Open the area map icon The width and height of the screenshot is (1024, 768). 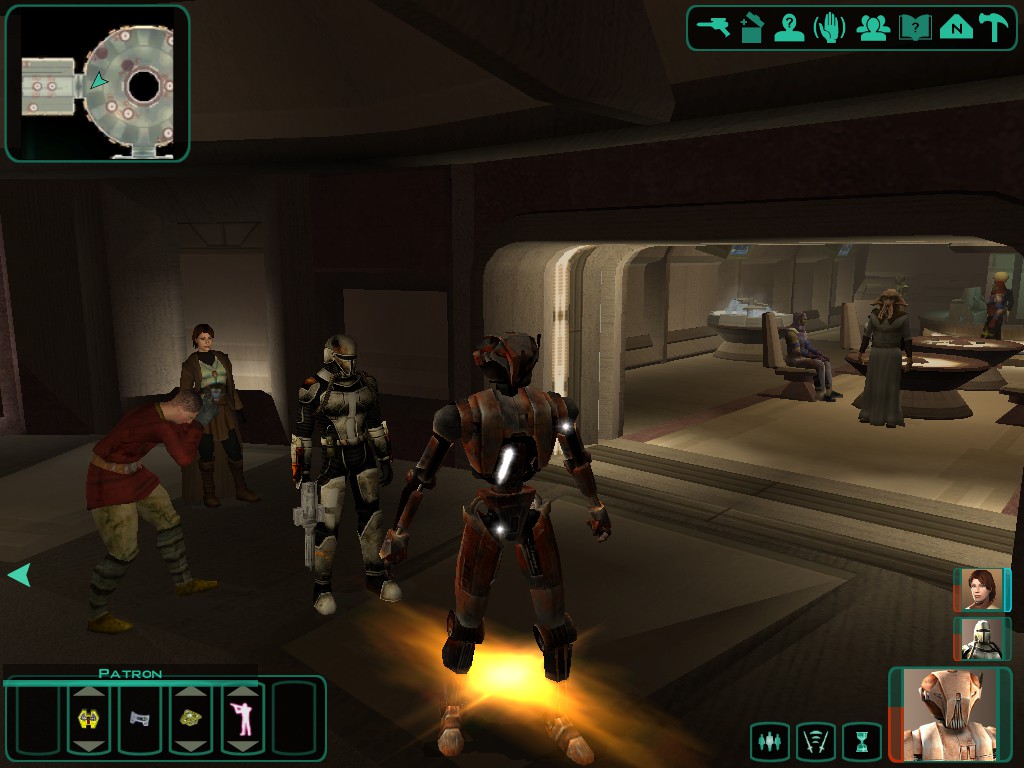(956, 27)
